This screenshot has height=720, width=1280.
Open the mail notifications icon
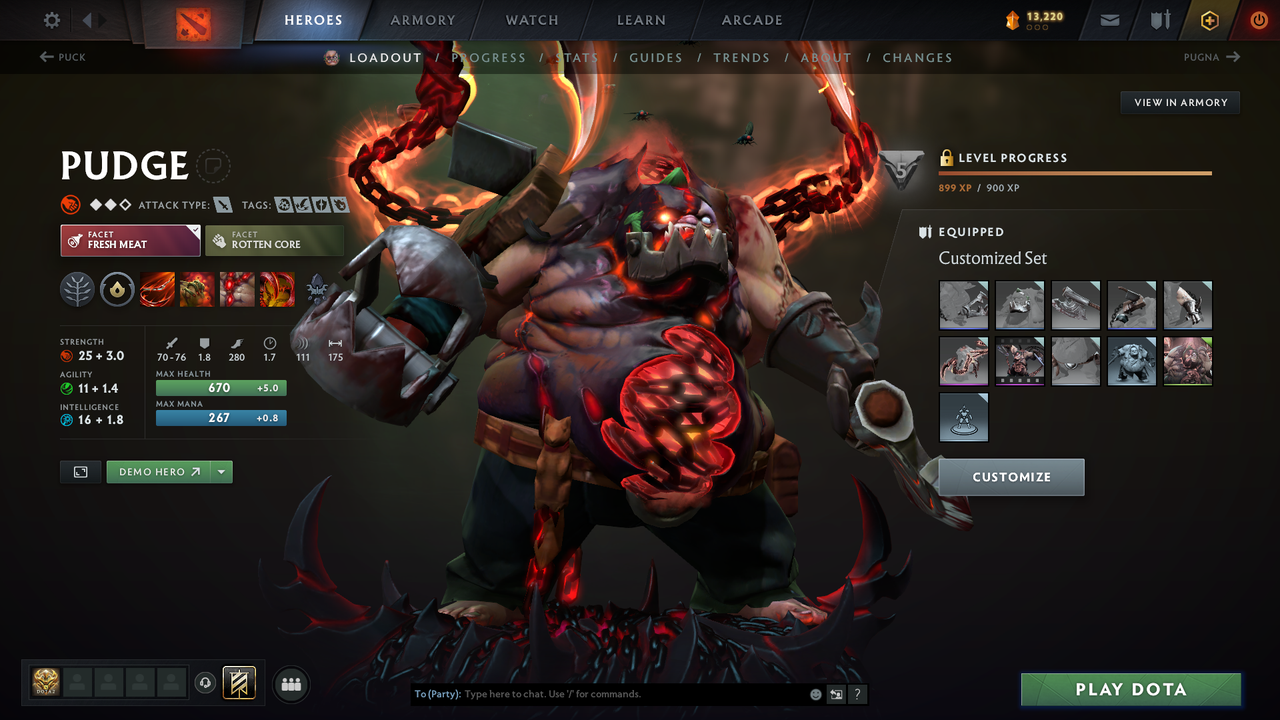pyautogui.click(x=1108, y=19)
